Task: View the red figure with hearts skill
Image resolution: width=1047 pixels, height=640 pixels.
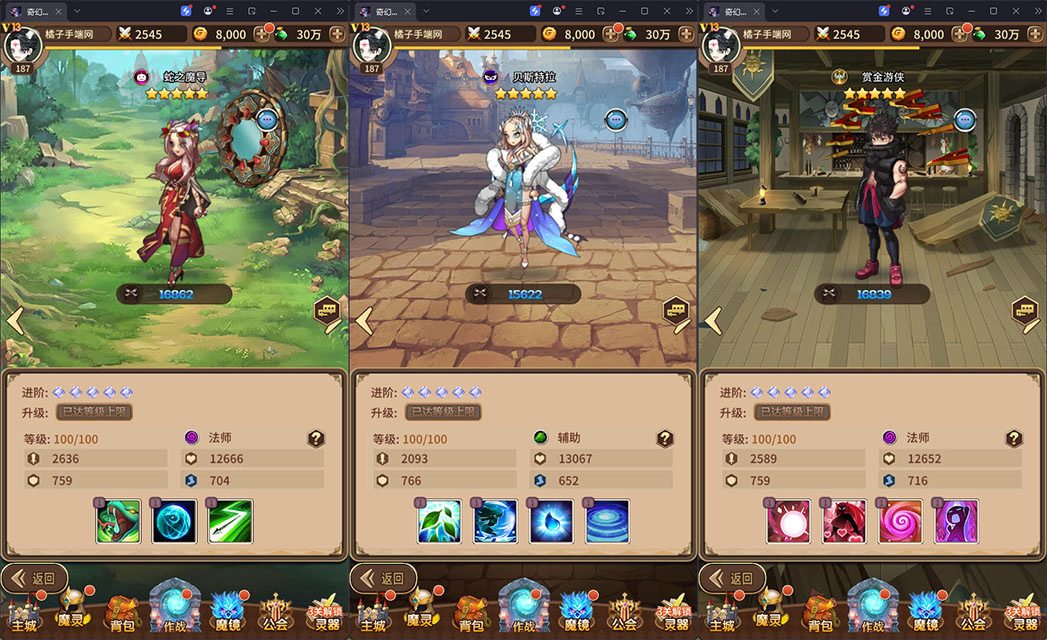Action: click(x=844, y=522)
